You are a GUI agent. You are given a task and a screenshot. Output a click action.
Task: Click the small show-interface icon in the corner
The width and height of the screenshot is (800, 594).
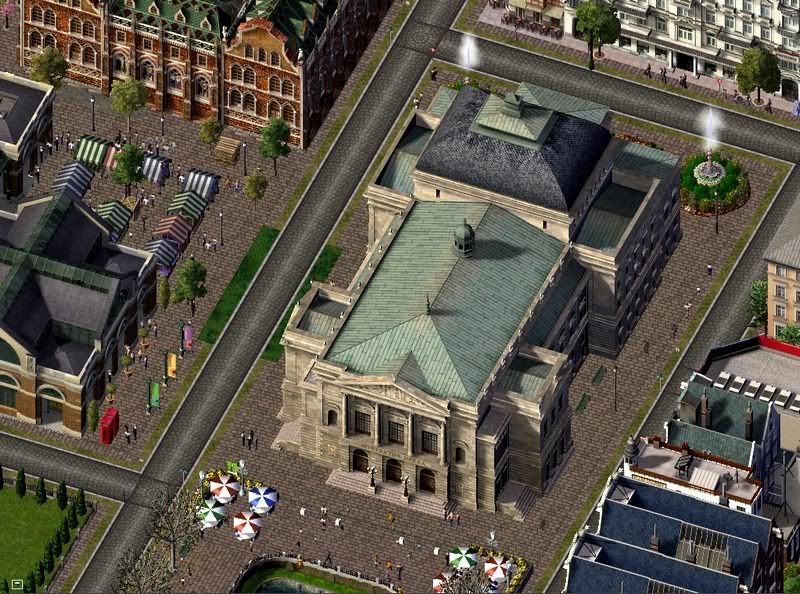coord(17,584)
